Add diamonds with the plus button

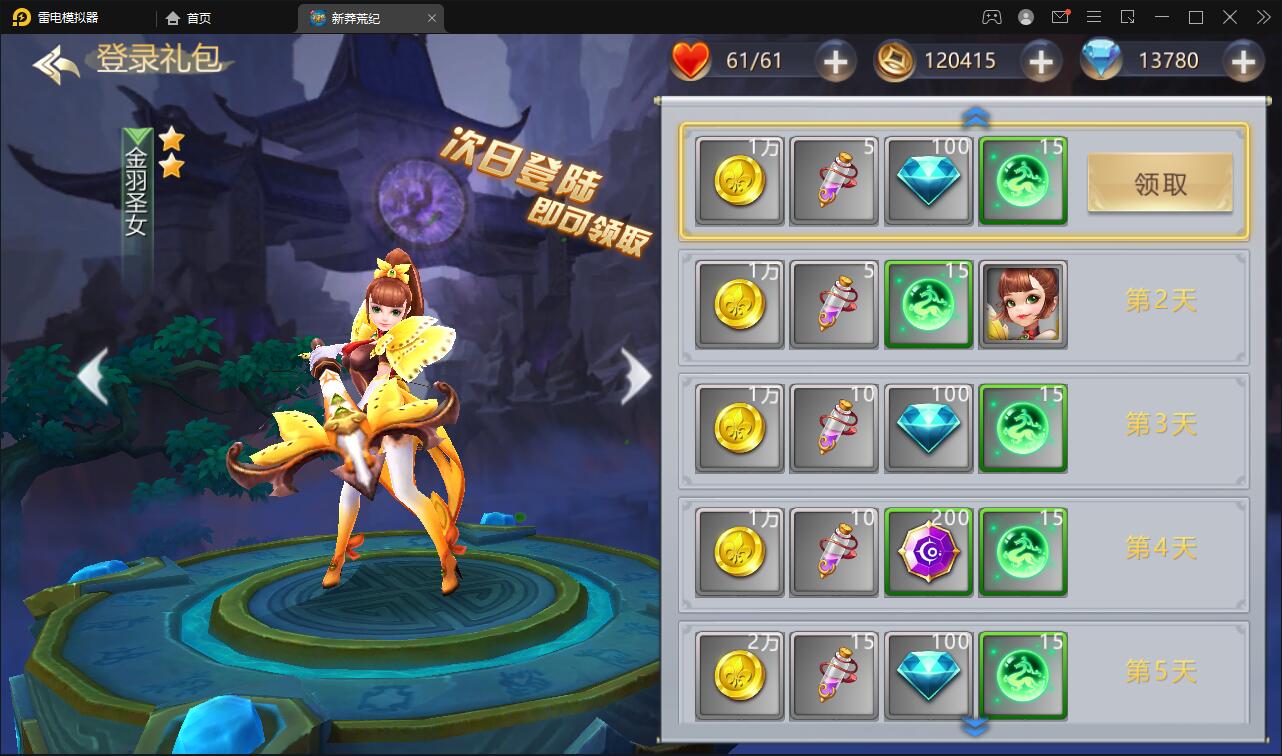[x=1243, y=61]
